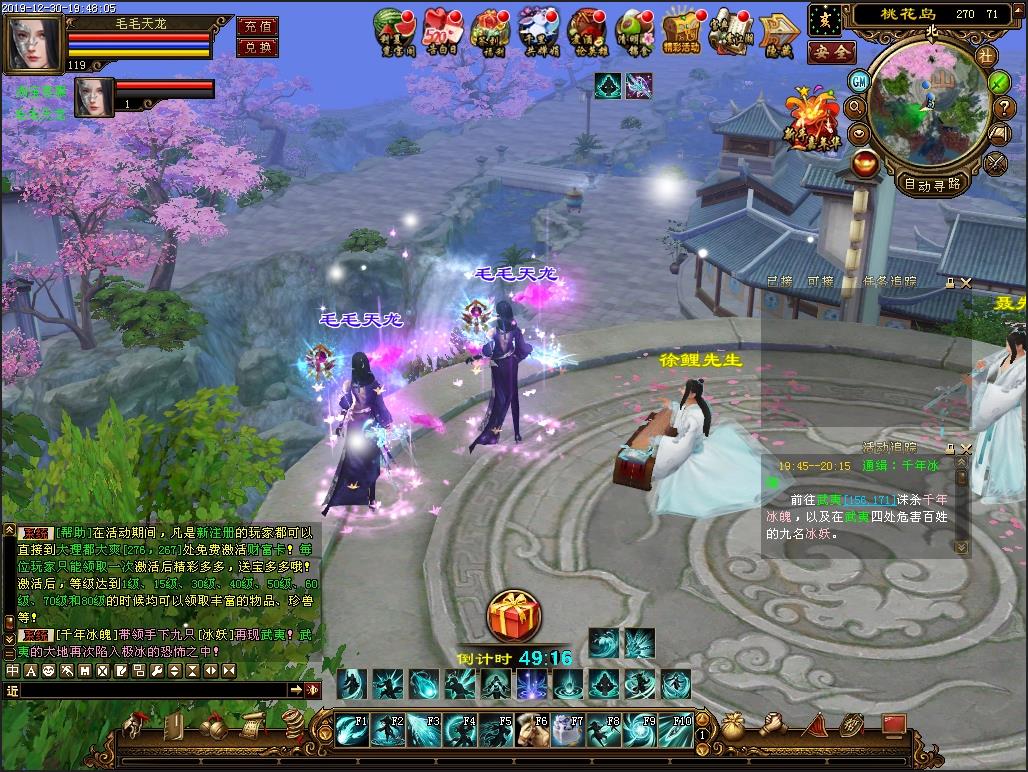Open the 520 告白日 event icon
Screen dimensions: 1028x772
(x=441, y=30)
